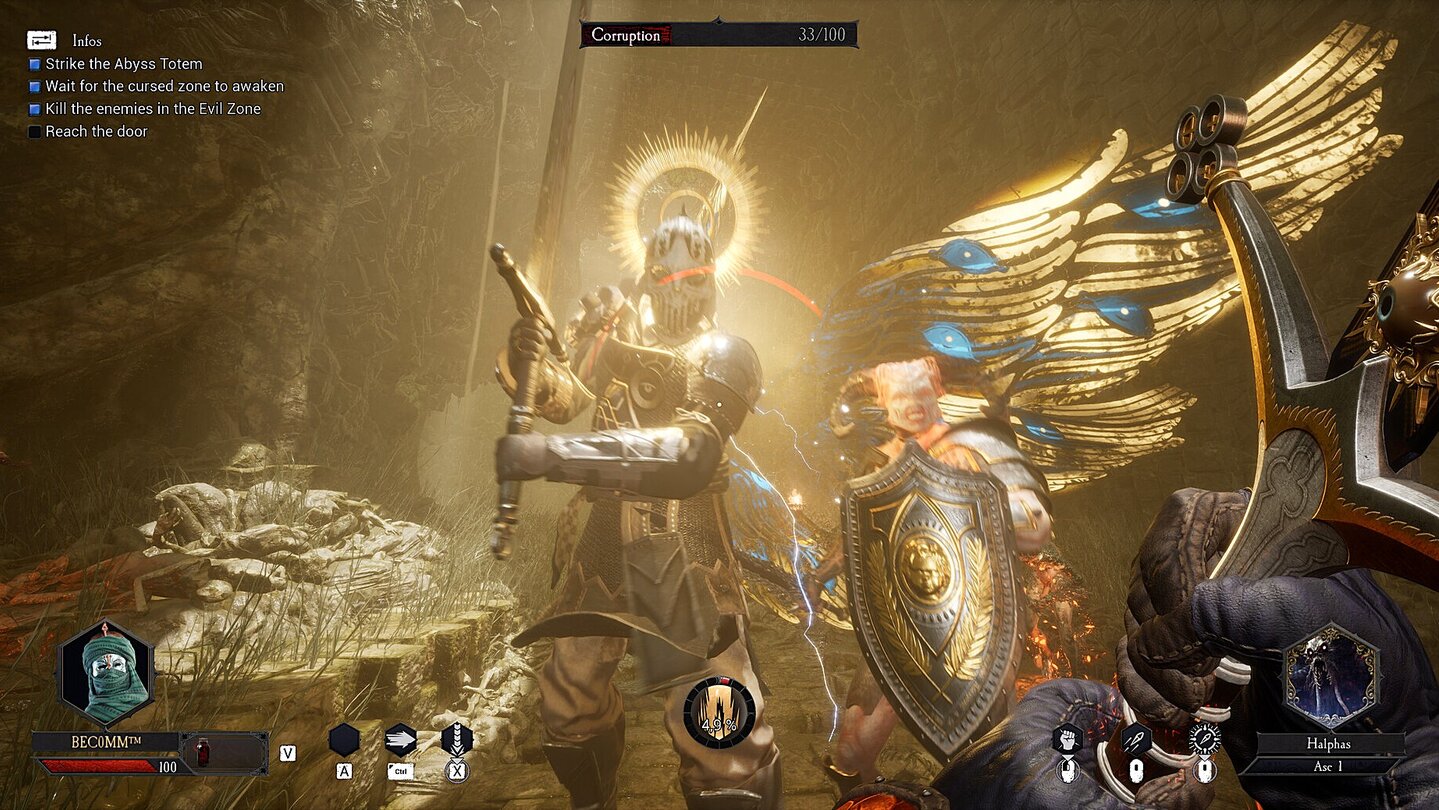Screen dimensions: 1439x810
Task: Click the 'Strike the Abyss Totem' objective
Action: tap(123, 64)
